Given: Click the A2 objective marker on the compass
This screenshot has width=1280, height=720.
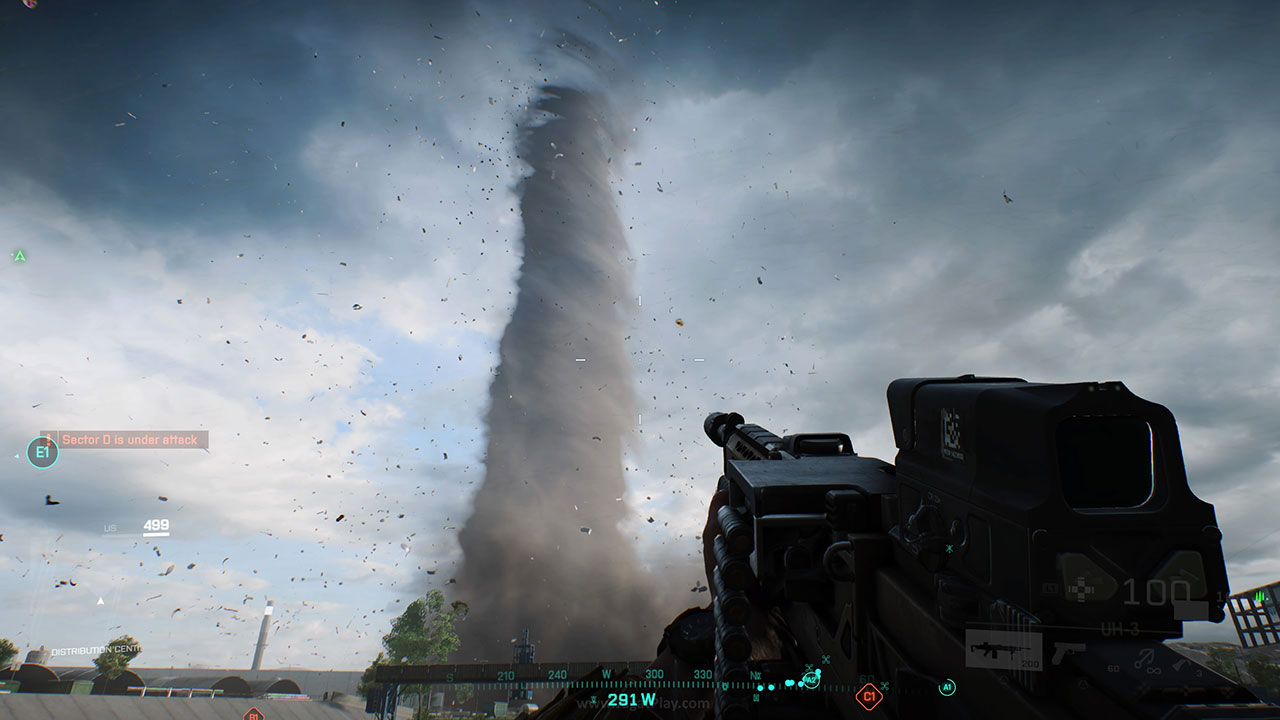Looking at the screenshot, I should pos(810,679).
